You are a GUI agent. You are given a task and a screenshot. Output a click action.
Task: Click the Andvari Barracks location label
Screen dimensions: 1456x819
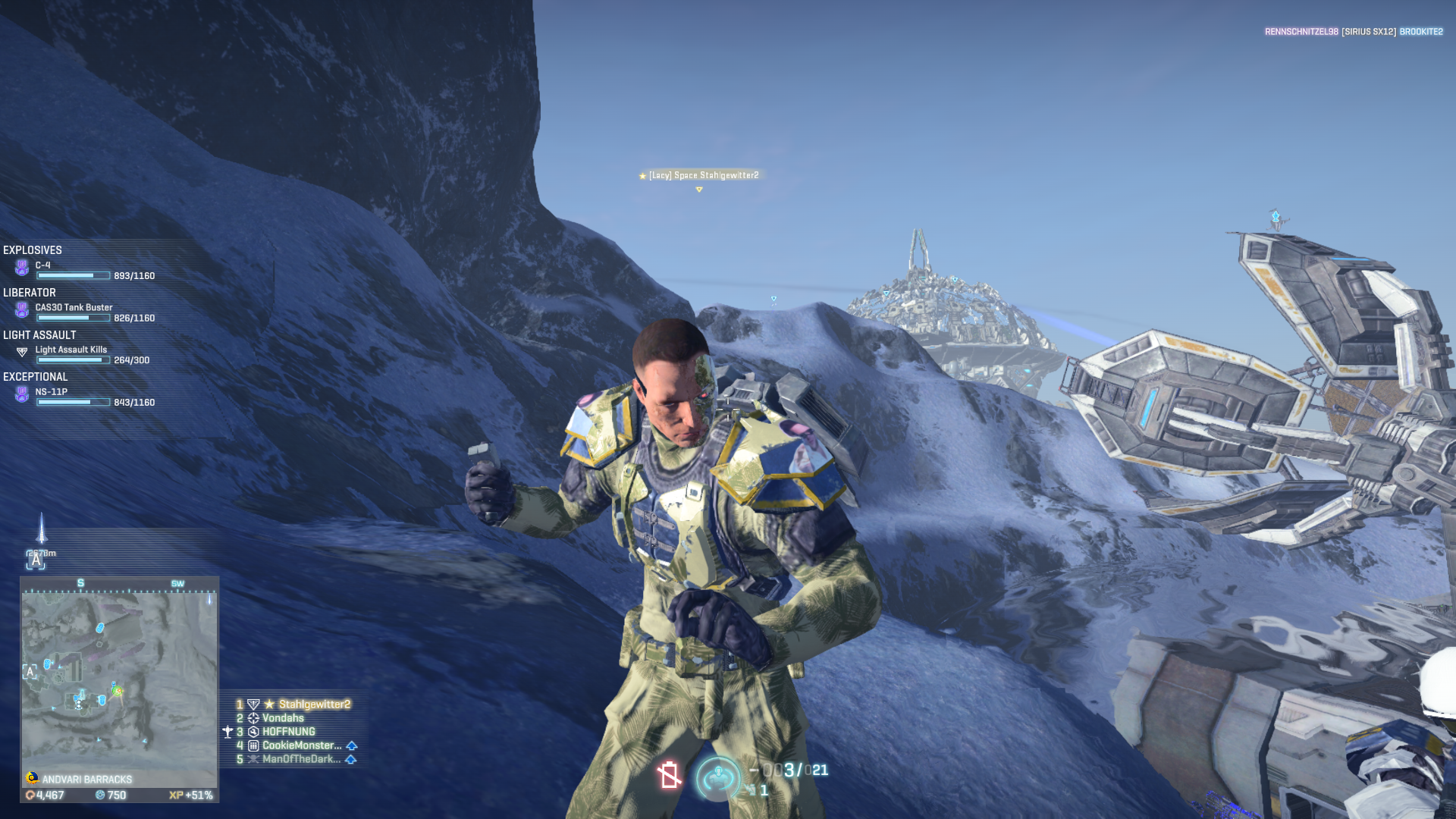point(86,780)
